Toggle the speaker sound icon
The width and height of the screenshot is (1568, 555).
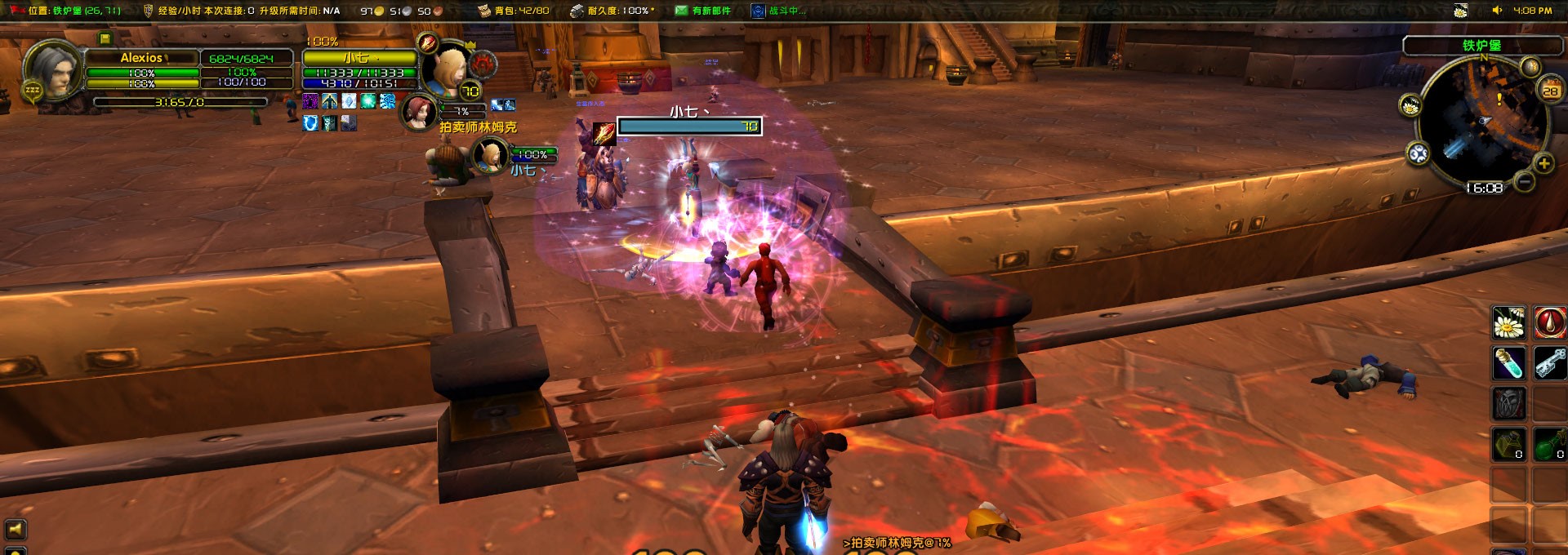point(1497,11)
